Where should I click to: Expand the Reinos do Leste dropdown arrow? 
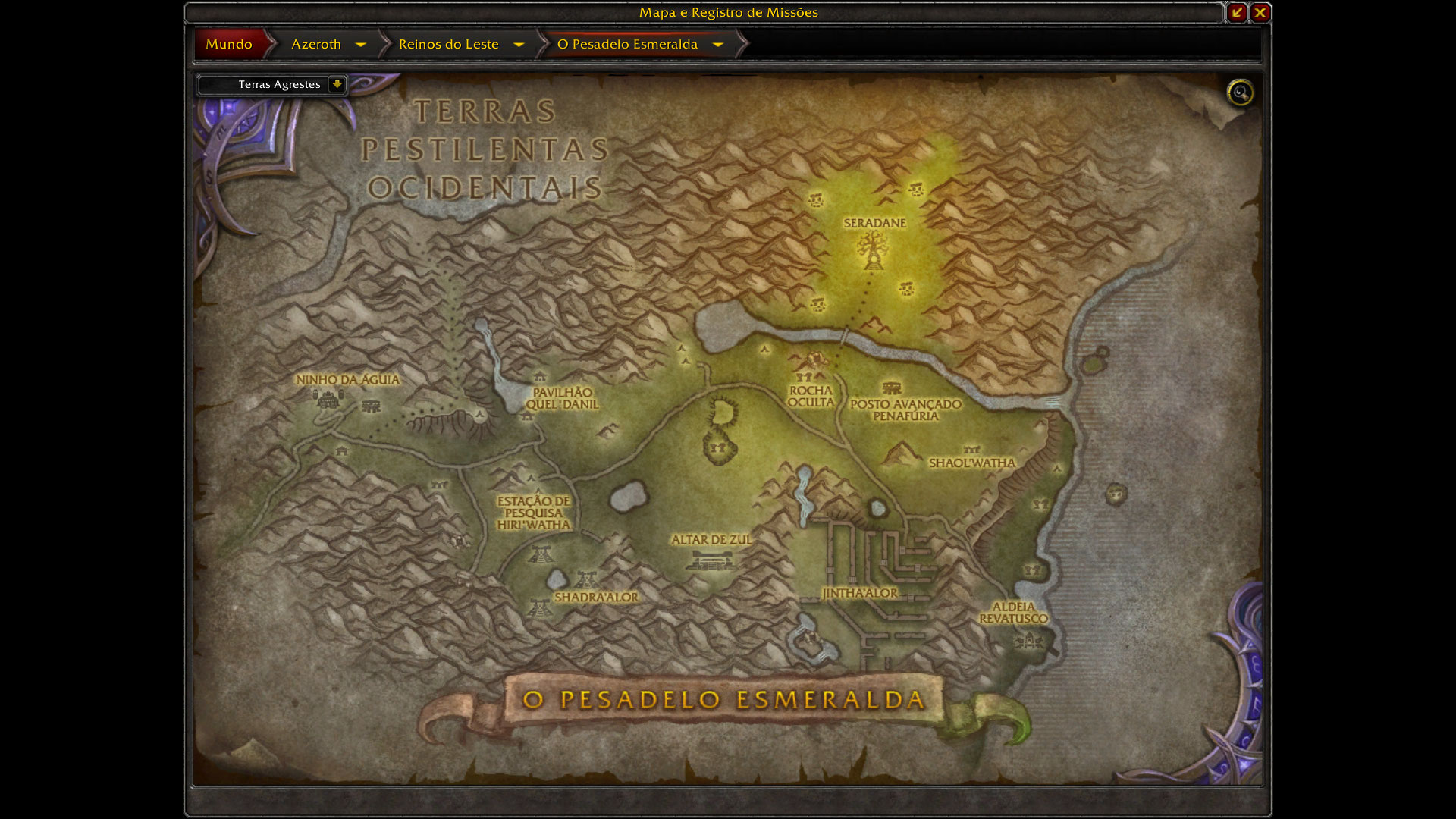tap(519, 45)
